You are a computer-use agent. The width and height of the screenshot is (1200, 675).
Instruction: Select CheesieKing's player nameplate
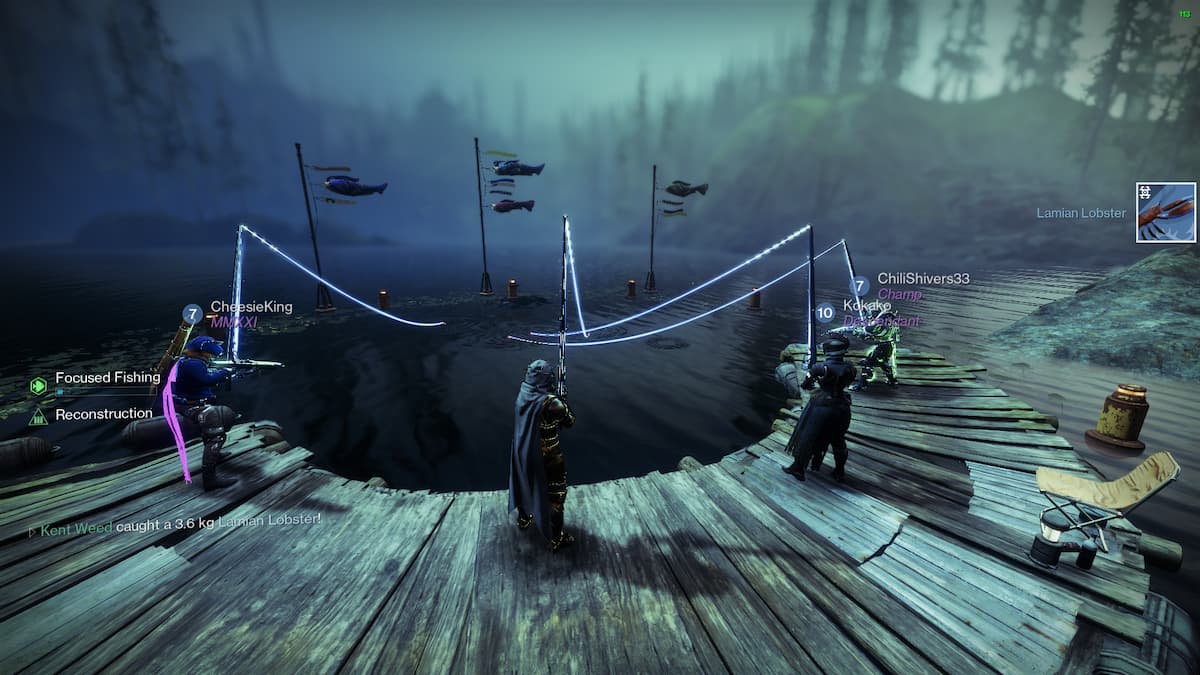(250, 307)
